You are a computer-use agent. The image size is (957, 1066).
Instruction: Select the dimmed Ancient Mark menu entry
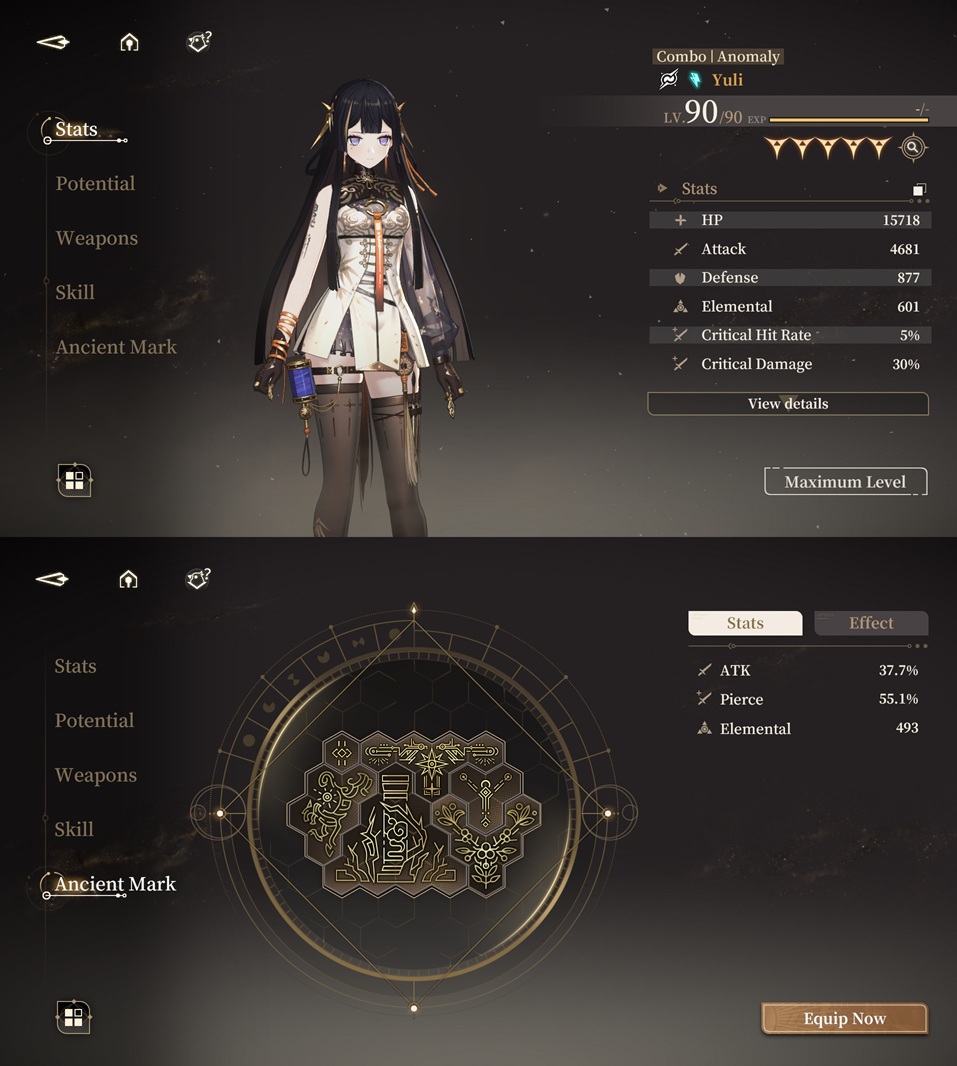(x=116, y=347)
